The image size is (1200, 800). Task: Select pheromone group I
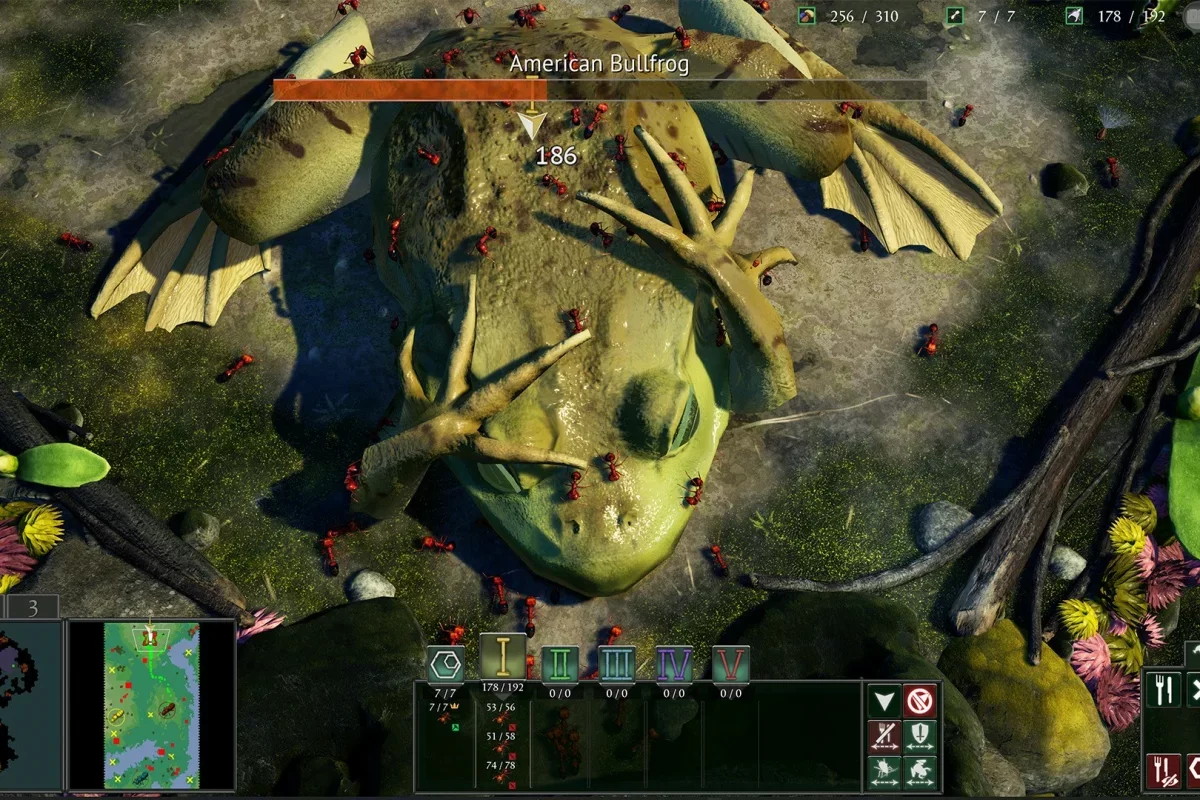click(503, 657)
